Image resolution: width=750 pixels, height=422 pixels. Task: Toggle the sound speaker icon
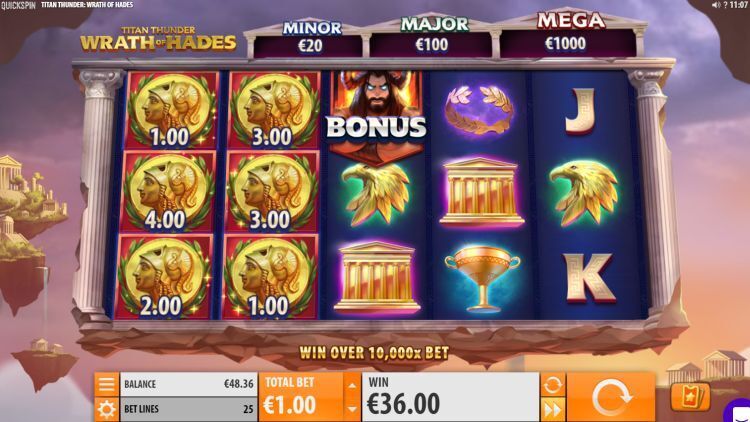click(715, 5)
